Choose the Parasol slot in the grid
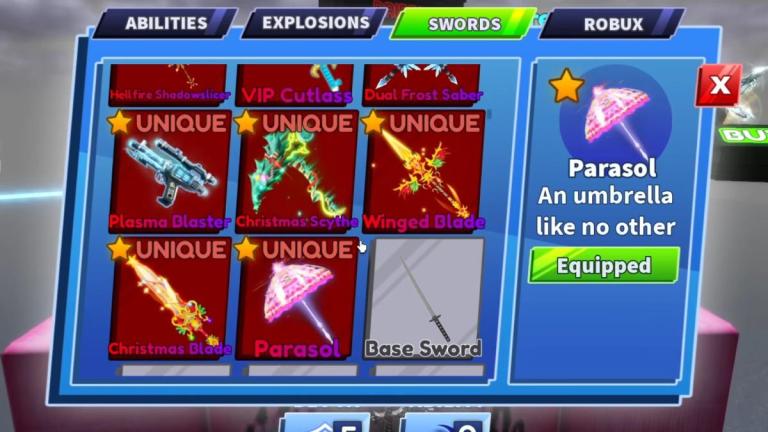Image resolution: width=768 pixels, height=432 pixels. click(297, 298)
